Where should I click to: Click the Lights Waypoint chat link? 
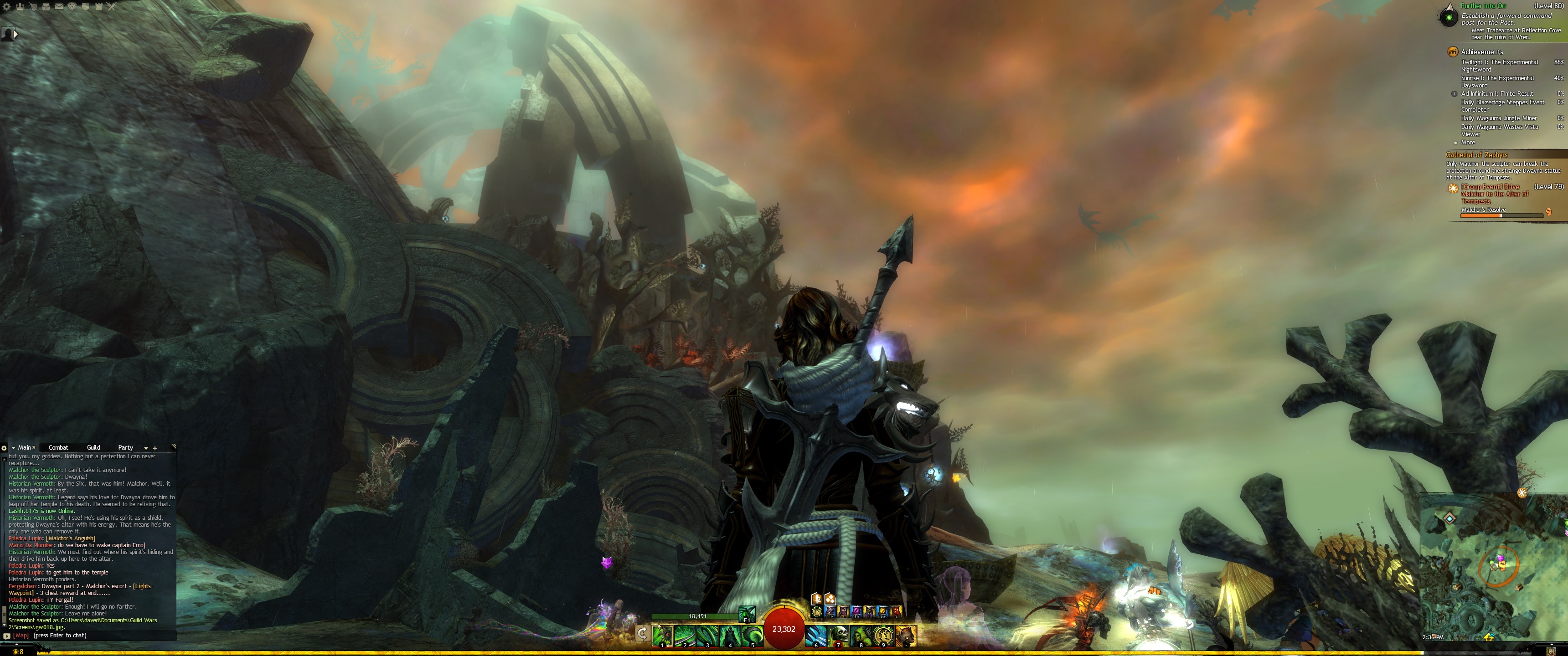click(141, 586)
